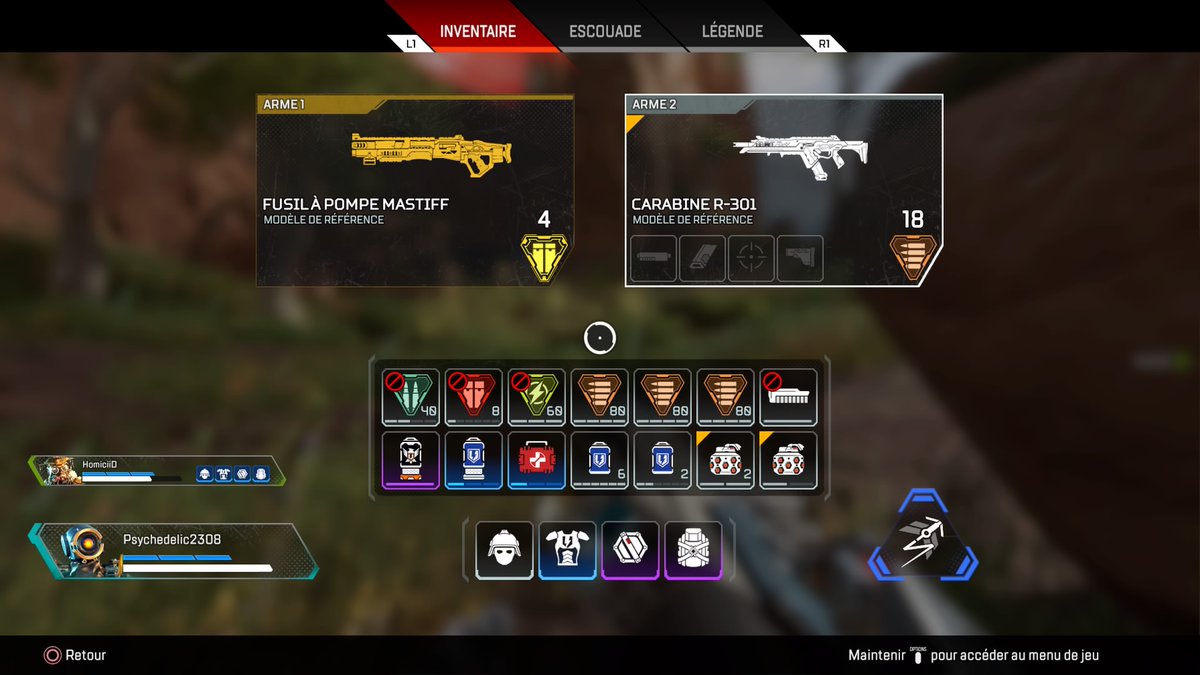
Task: Select the Inventaire tab
Action: (478, 31)
